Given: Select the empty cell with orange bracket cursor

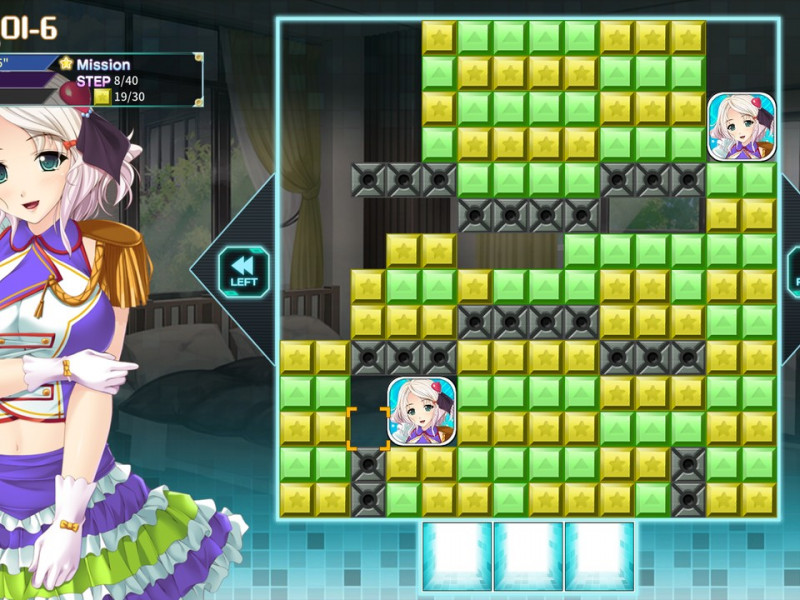Looking at the screenshot, I should coord(368,427).
